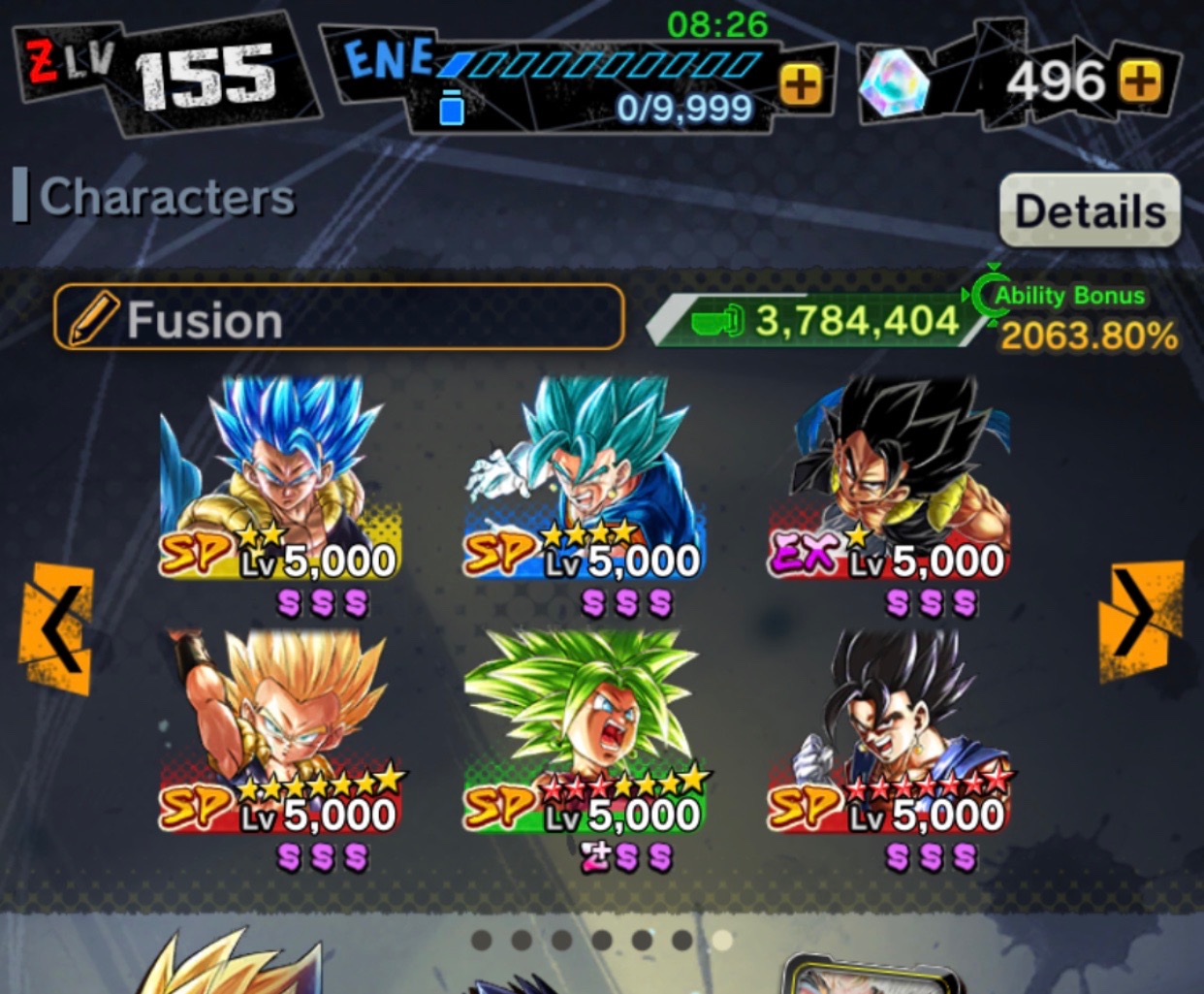Add energy with the ENE plus button
The height and width of the screenshot is (994, 1204).
801,84
